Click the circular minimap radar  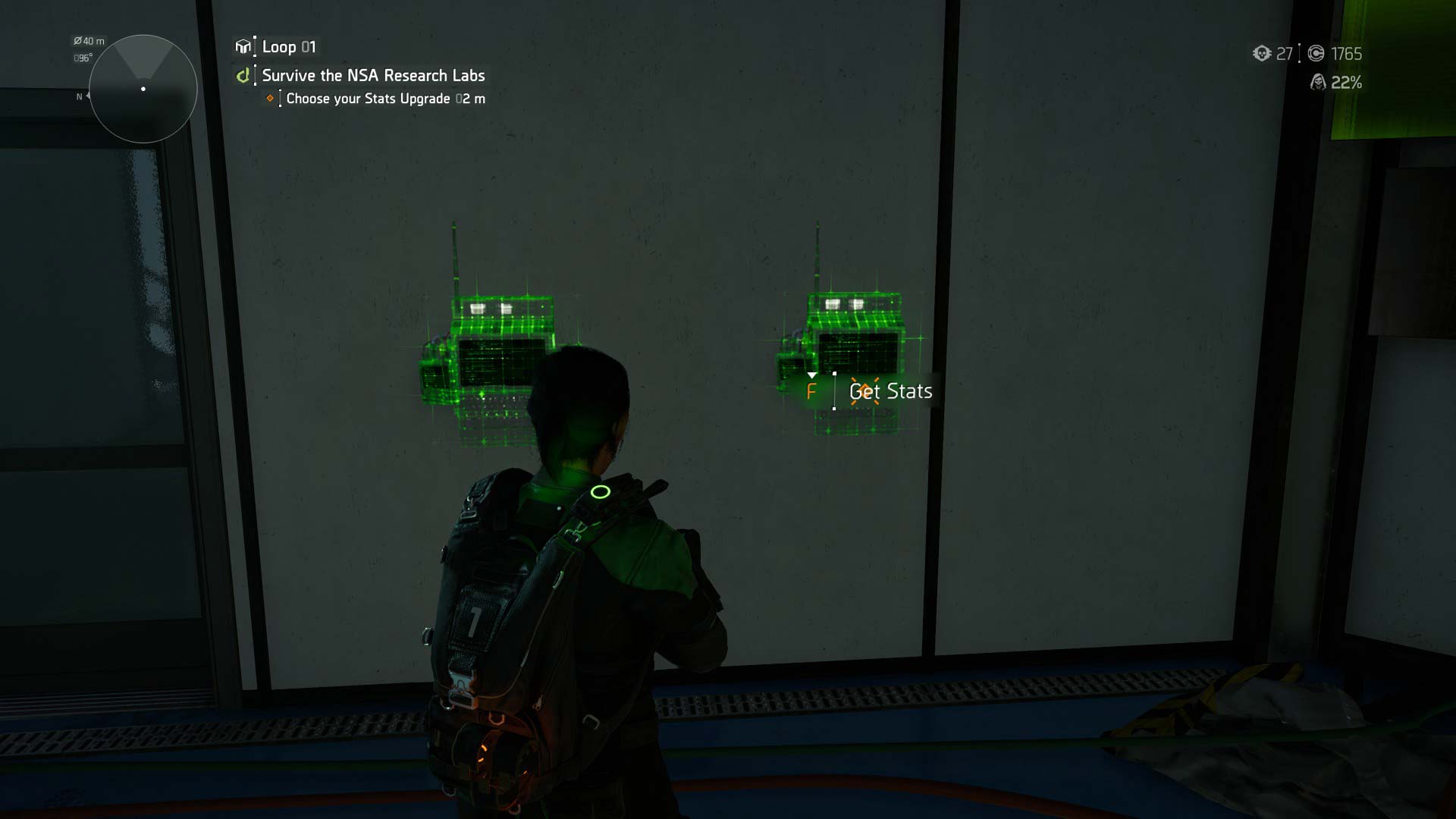(143, 89)
